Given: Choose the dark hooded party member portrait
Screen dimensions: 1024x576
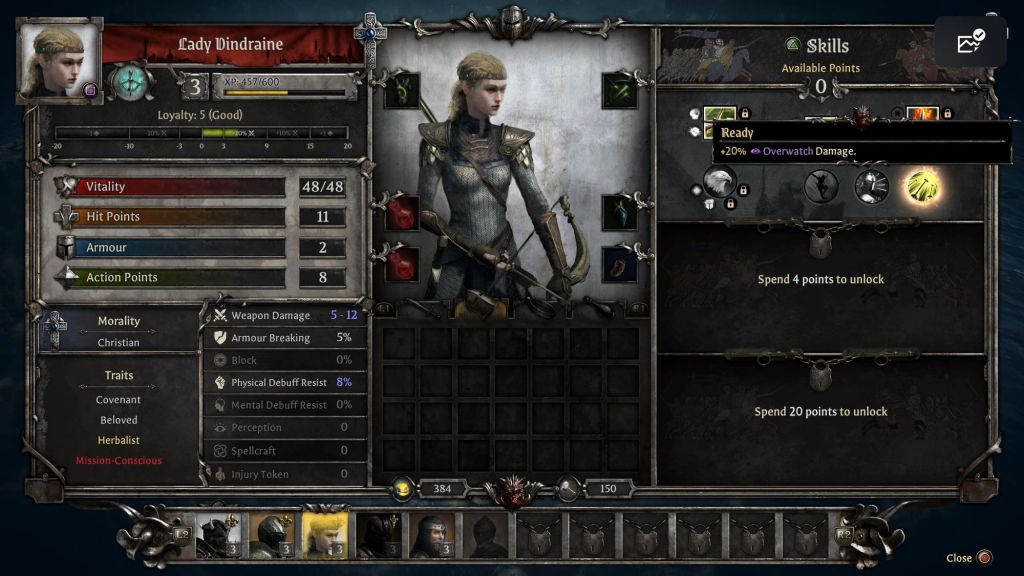Looking at the screenshot, I should tap(378, 535).
